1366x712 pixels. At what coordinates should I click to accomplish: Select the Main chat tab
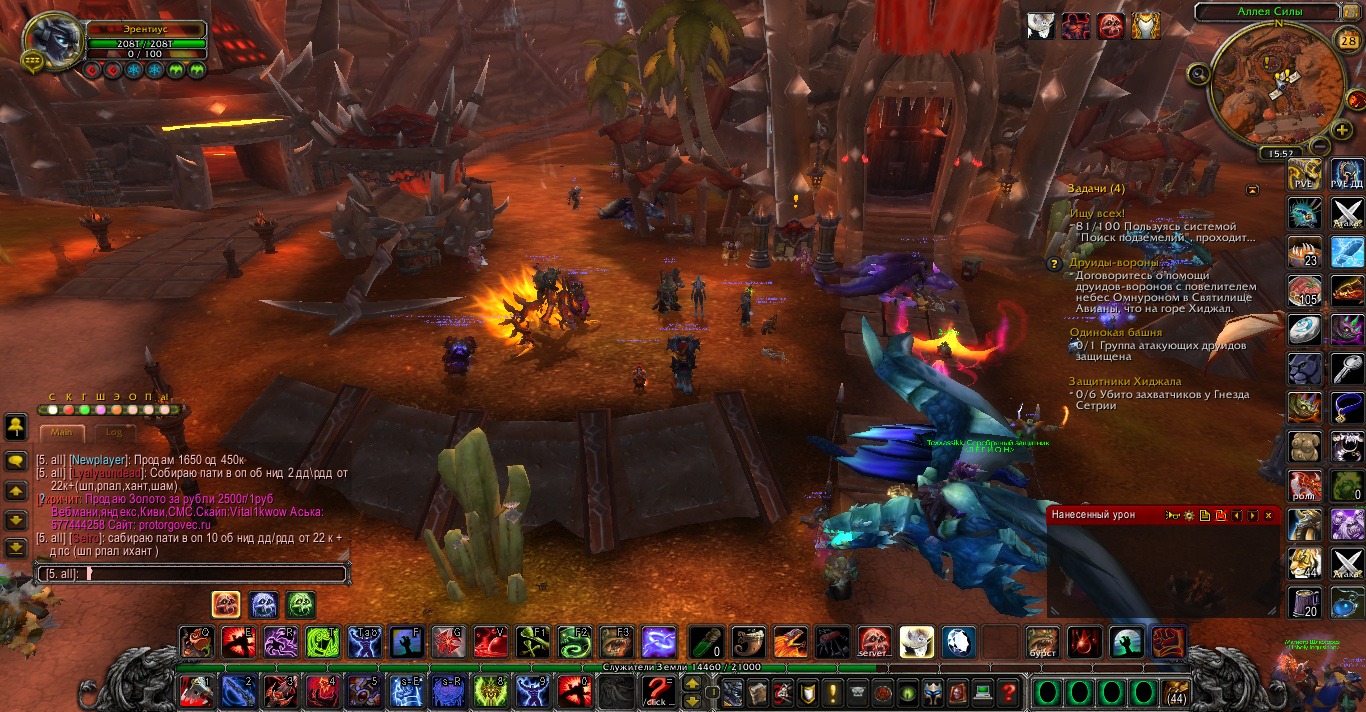point(62,432)
